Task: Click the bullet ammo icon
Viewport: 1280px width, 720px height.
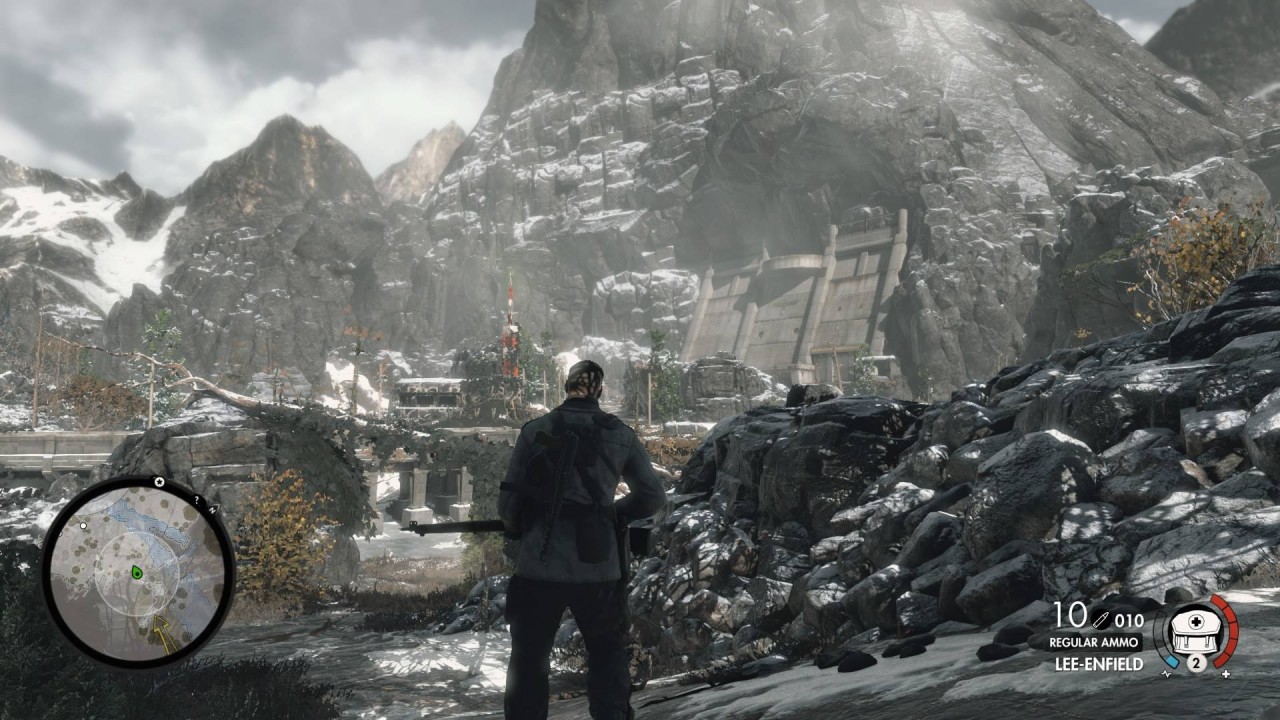Action: (x=1101, y=619)
